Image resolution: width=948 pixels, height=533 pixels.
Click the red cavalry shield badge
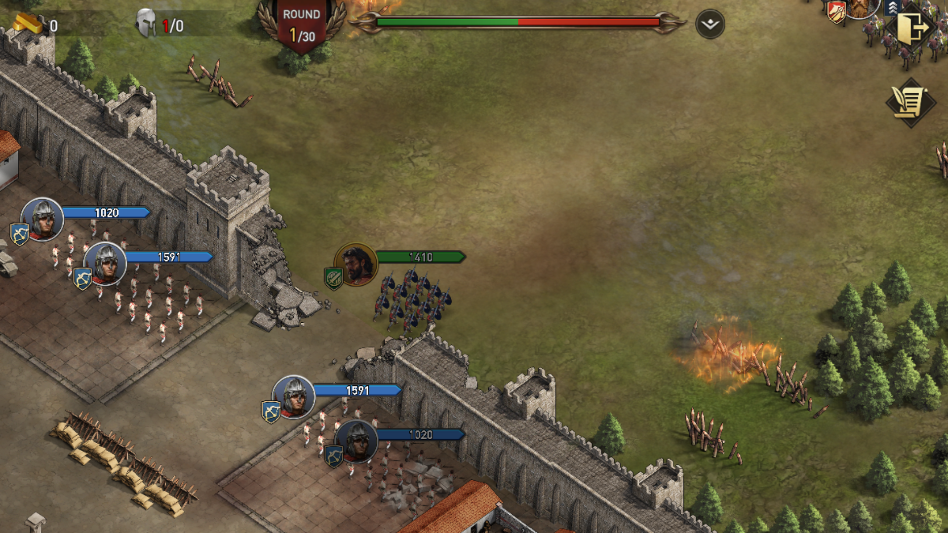click(x=836, y=11)
